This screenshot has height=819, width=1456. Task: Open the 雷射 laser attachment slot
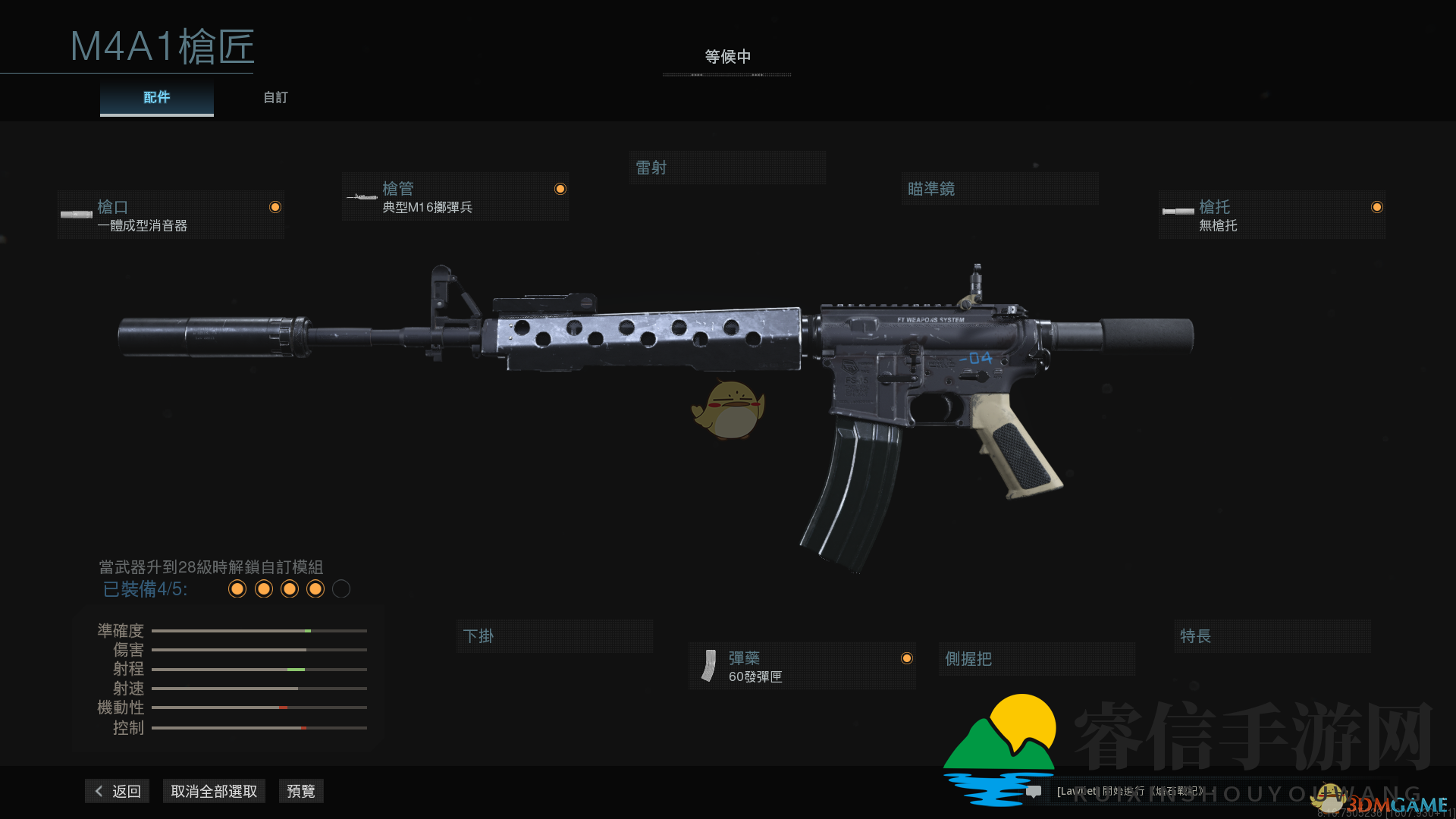[x=726, y=167]
